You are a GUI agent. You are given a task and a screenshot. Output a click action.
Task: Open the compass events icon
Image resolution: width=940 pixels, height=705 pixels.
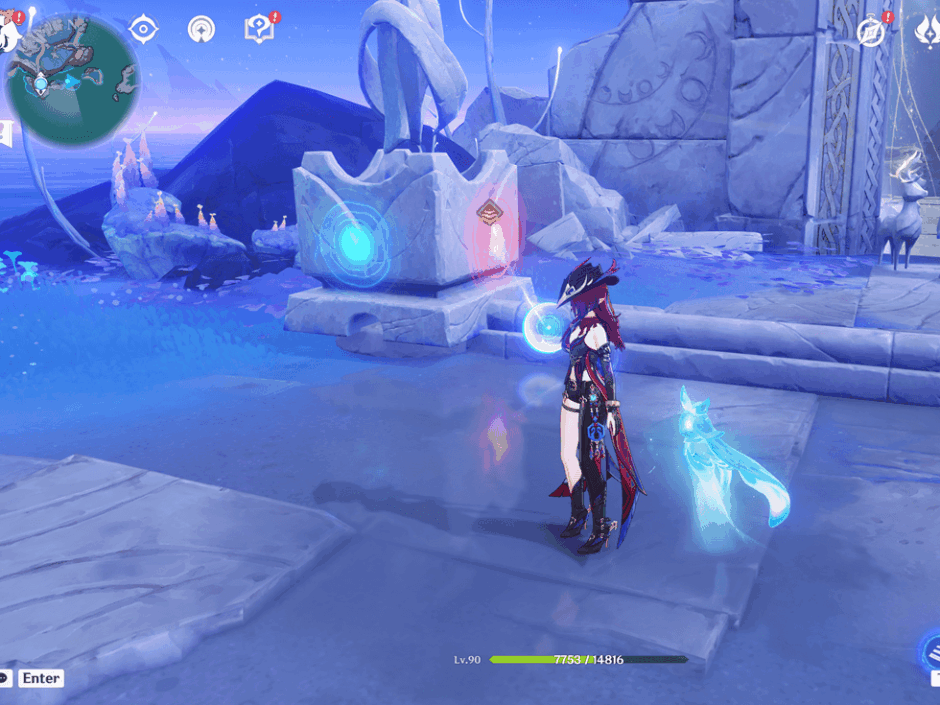coord(872,31)
